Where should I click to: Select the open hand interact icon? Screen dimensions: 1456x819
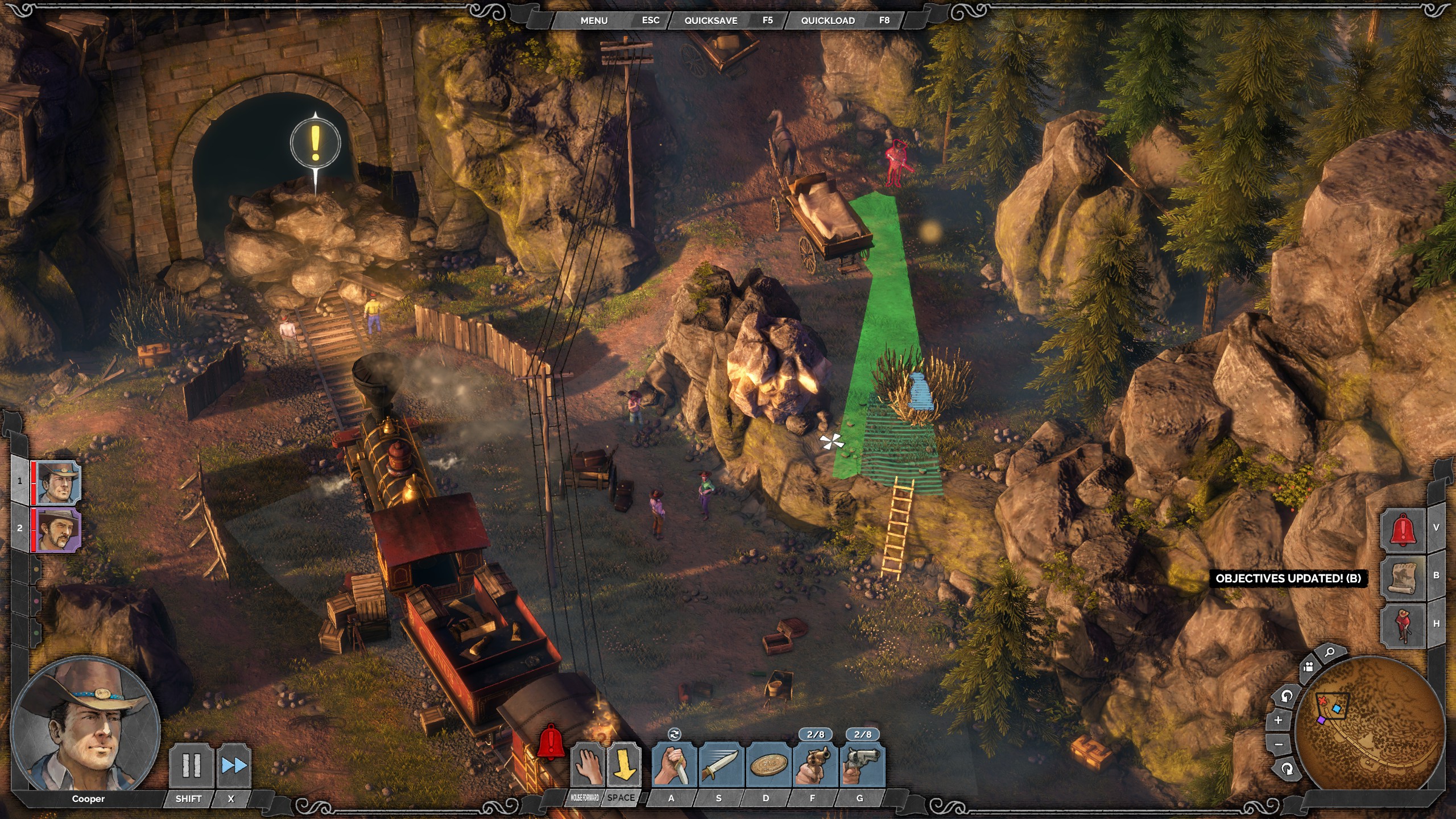click(x=587, y=766)
